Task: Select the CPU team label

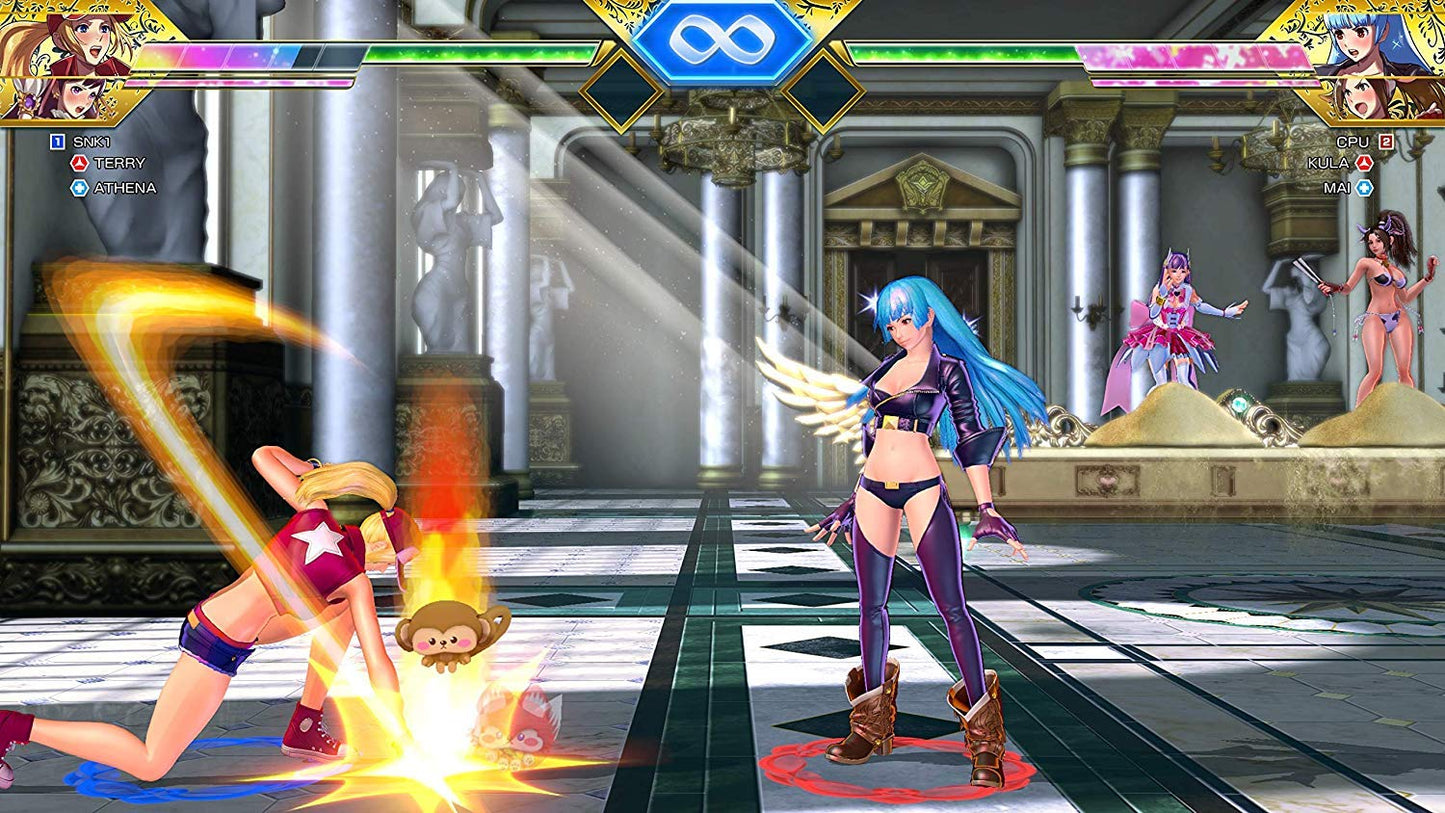Action: (x=1354, y=142)
